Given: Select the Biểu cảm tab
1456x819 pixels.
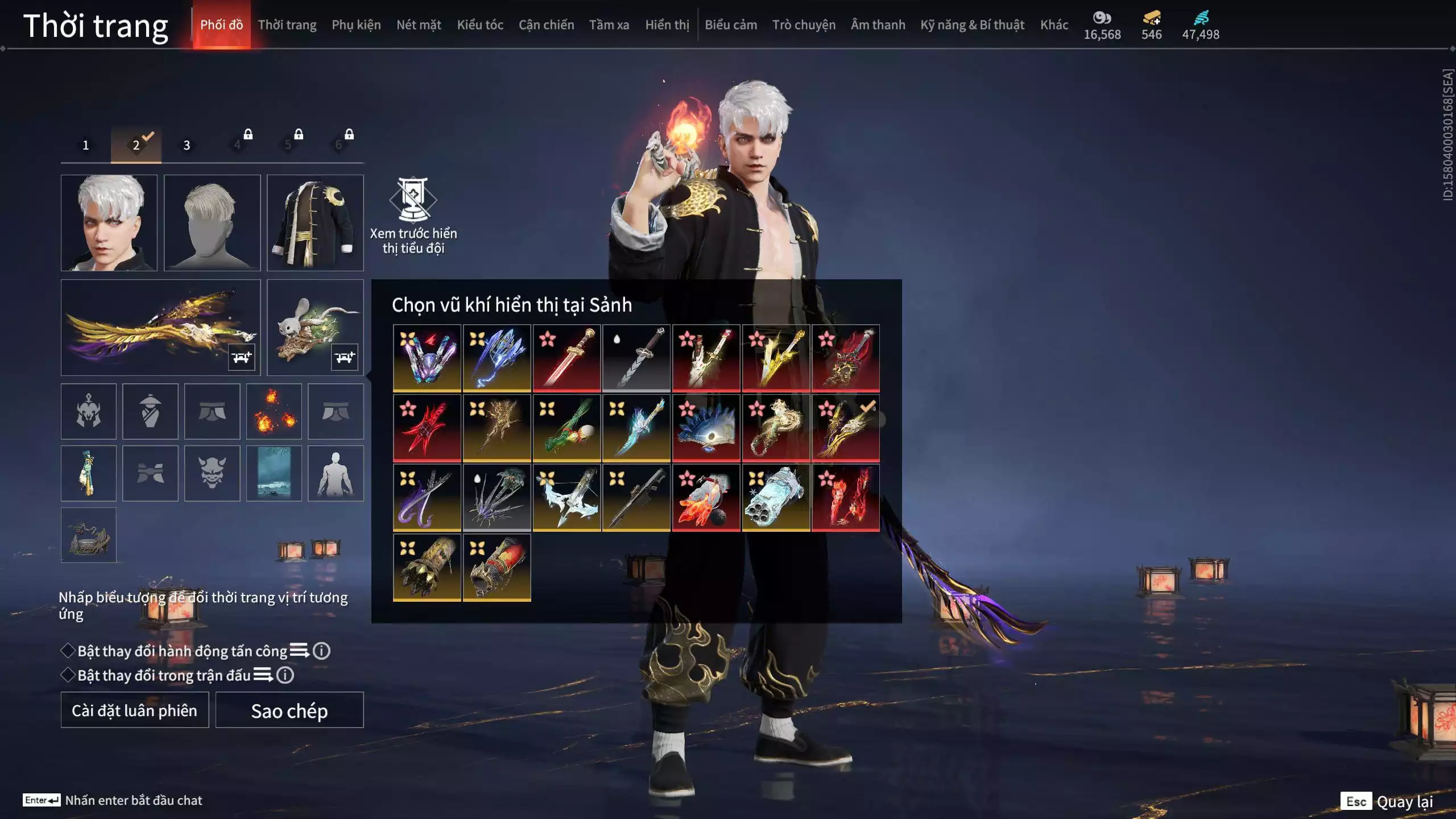Looking at the screenshot, I should [731, 25].
